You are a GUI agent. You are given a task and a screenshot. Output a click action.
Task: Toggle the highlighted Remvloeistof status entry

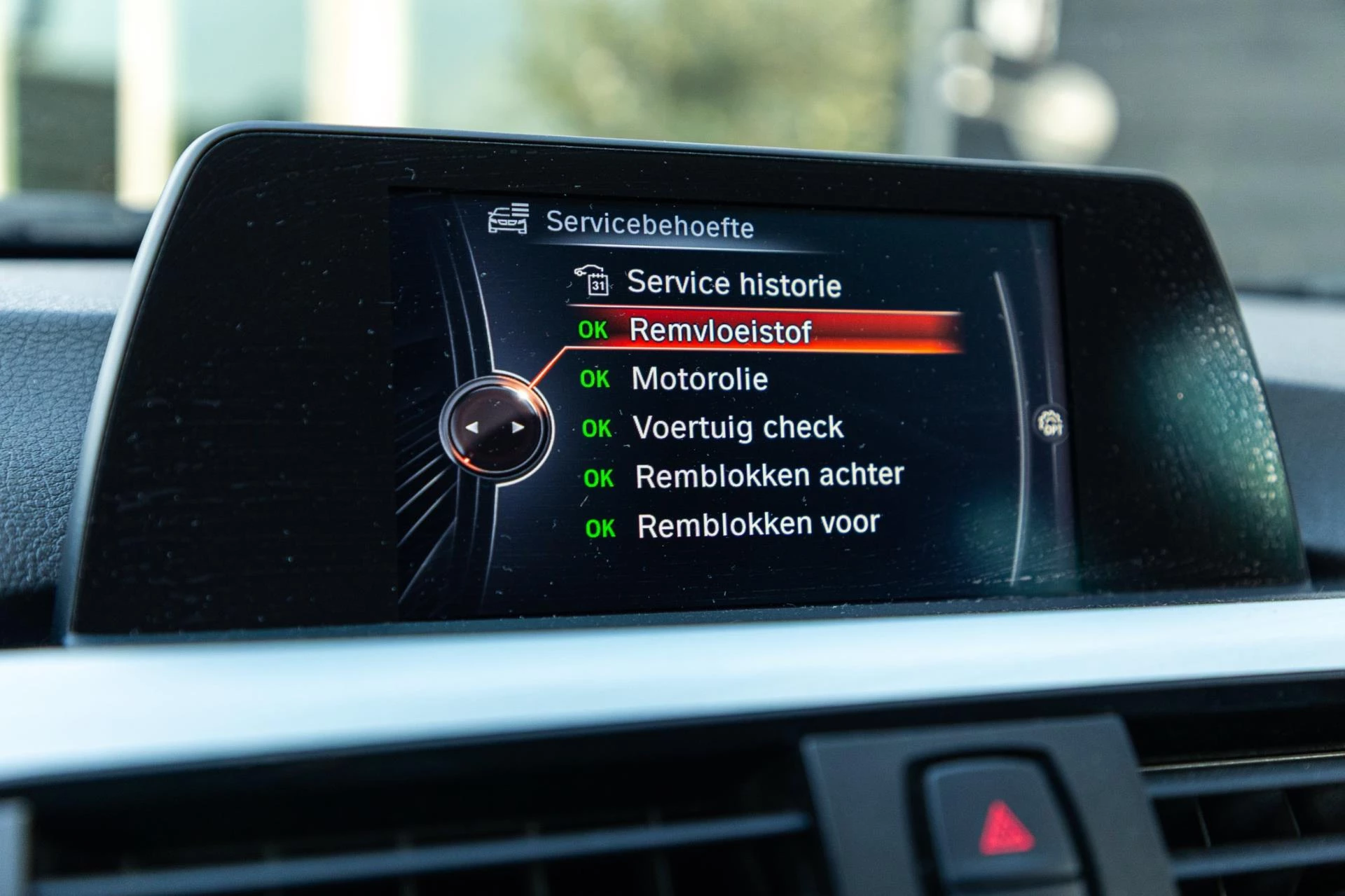coord(722,331)
